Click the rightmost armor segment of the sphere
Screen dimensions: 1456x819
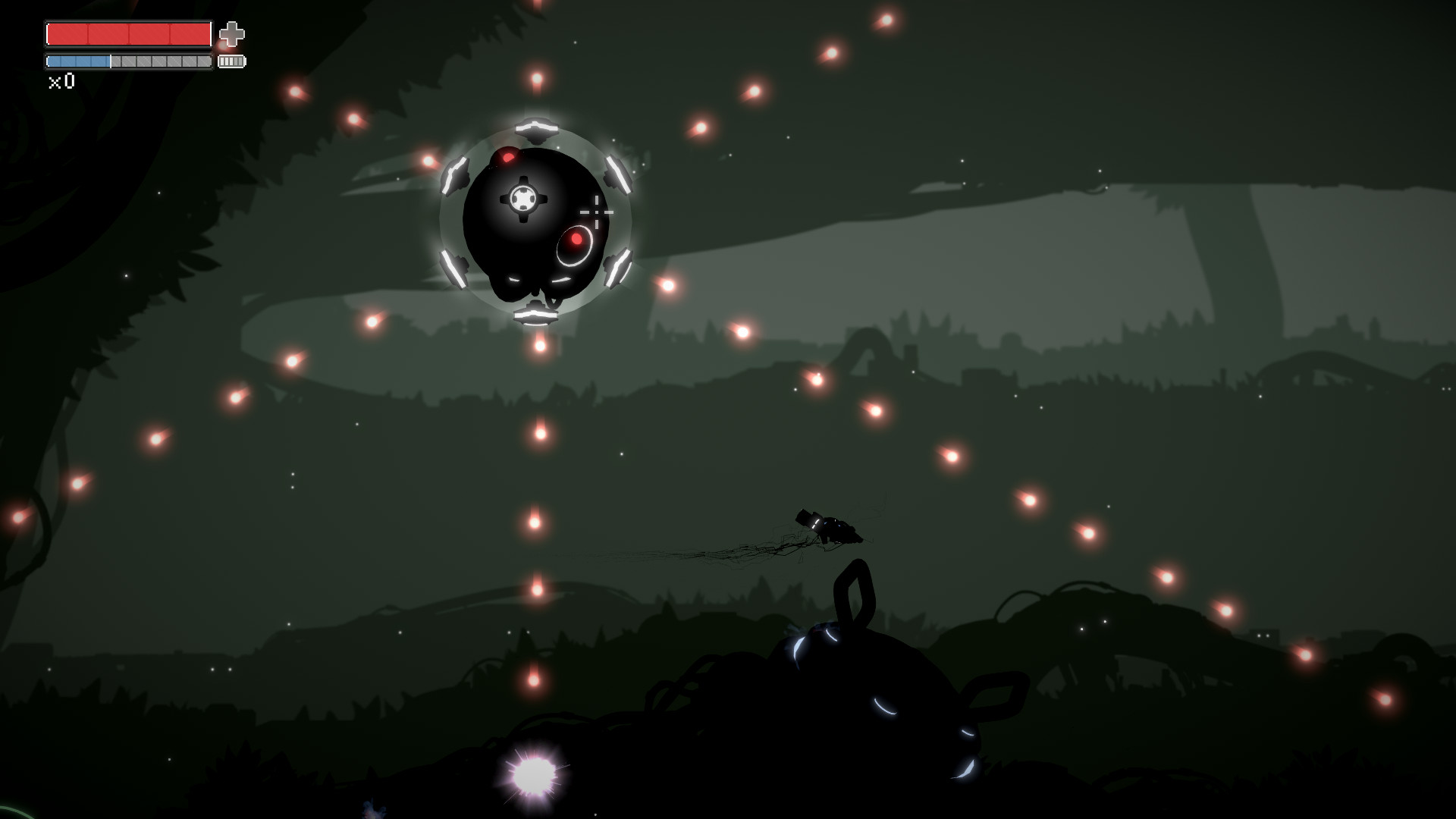(618, 175)
